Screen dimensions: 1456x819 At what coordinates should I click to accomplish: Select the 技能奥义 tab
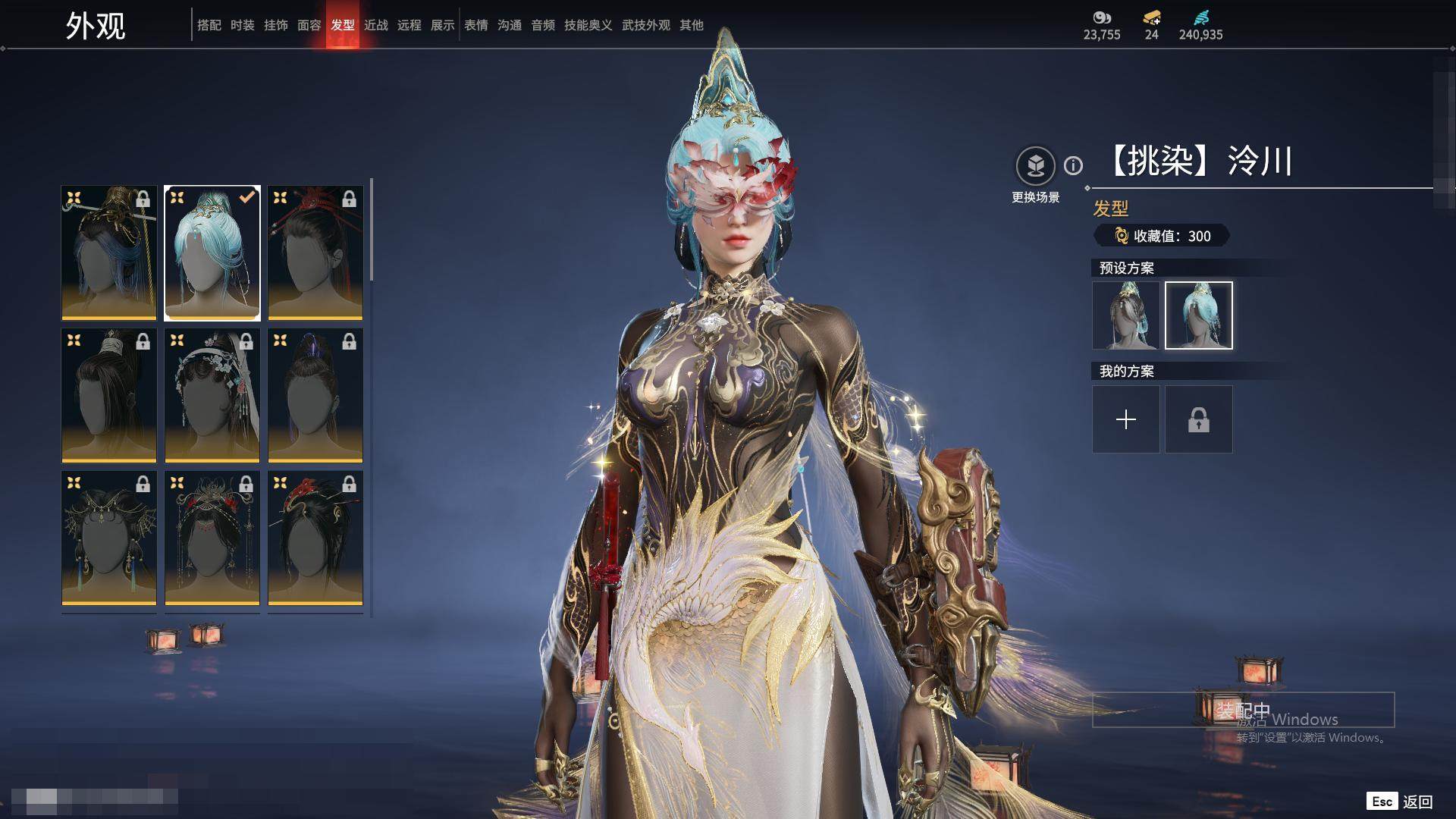click(588, 25)
